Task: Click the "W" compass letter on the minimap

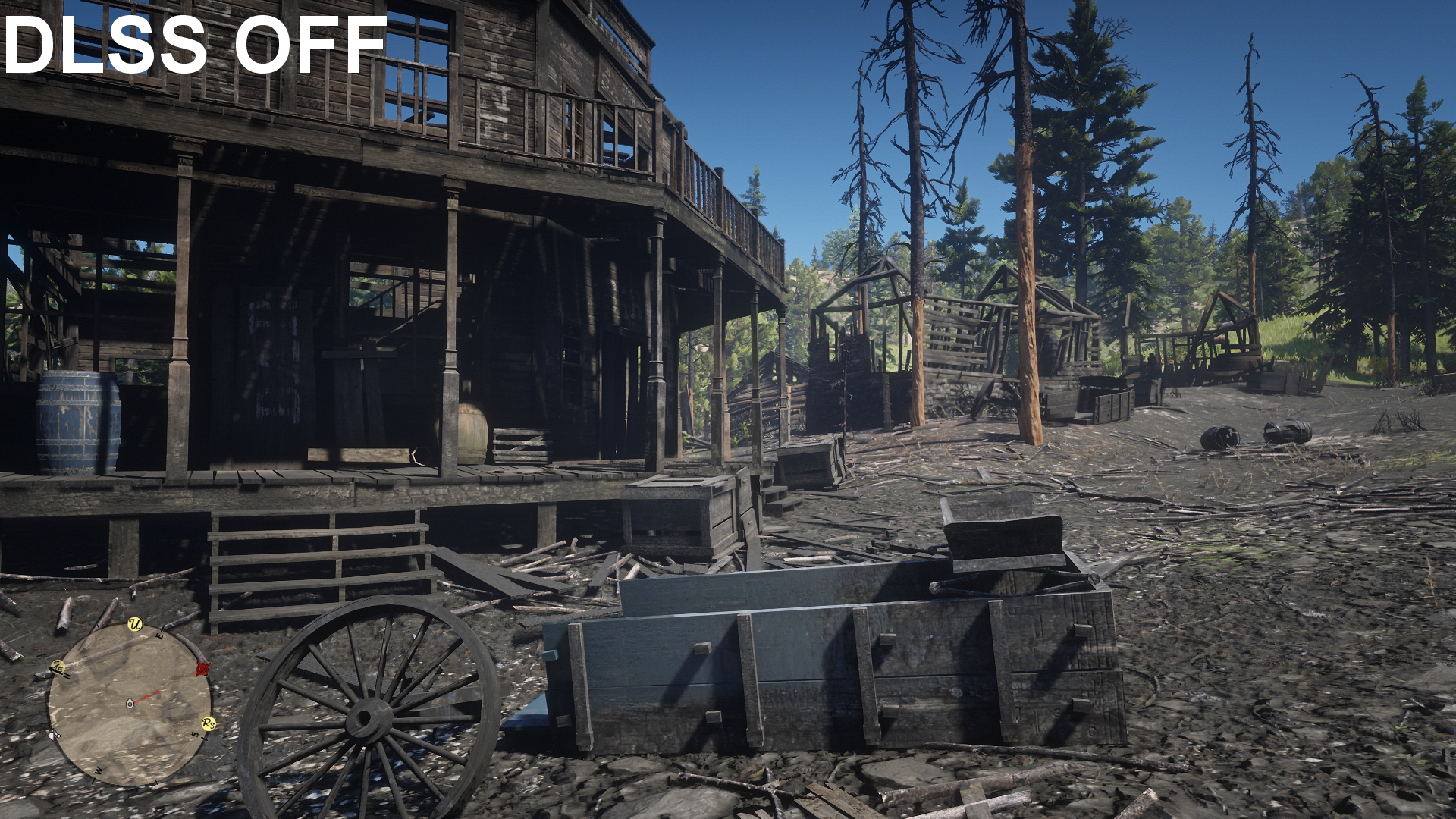Action: pos(97,770)
